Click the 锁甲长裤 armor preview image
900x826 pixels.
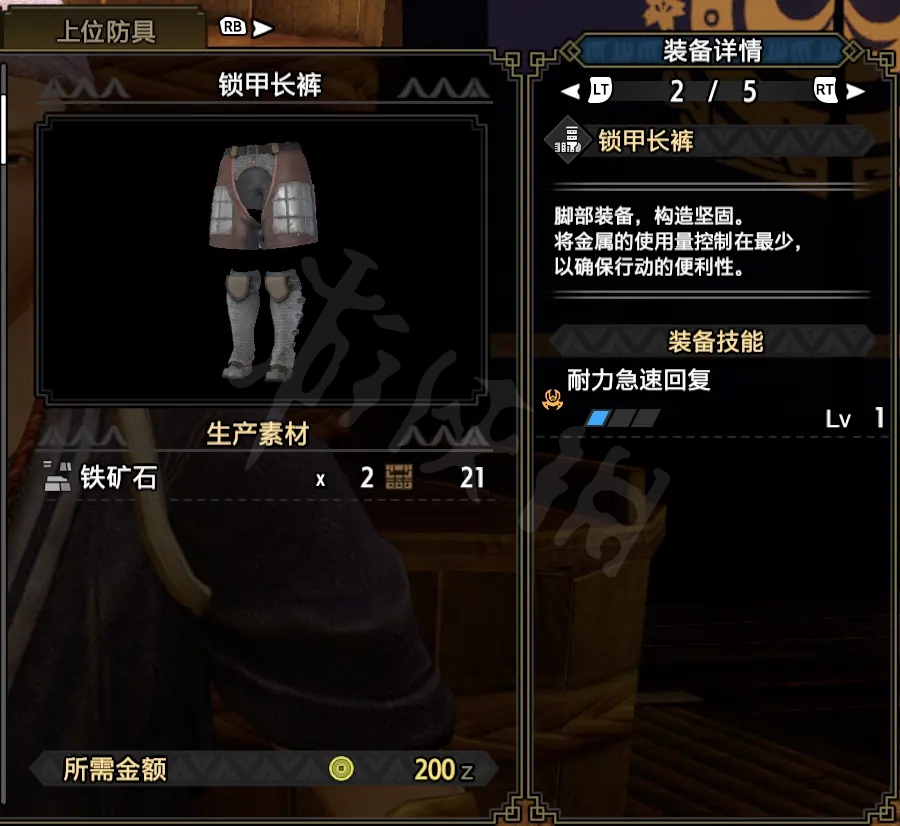click(x=261, y=261)
